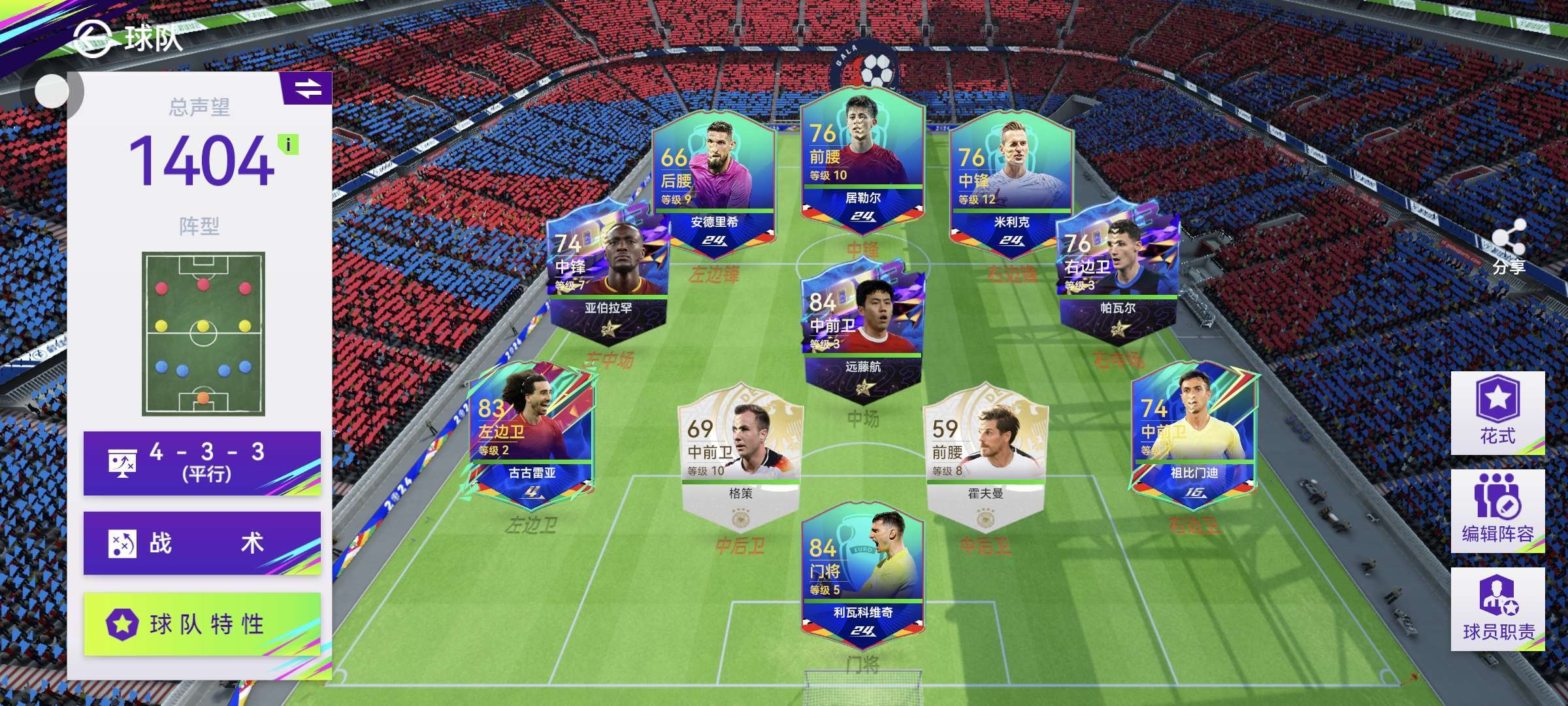Open 球员职责 player roles

1497,609
